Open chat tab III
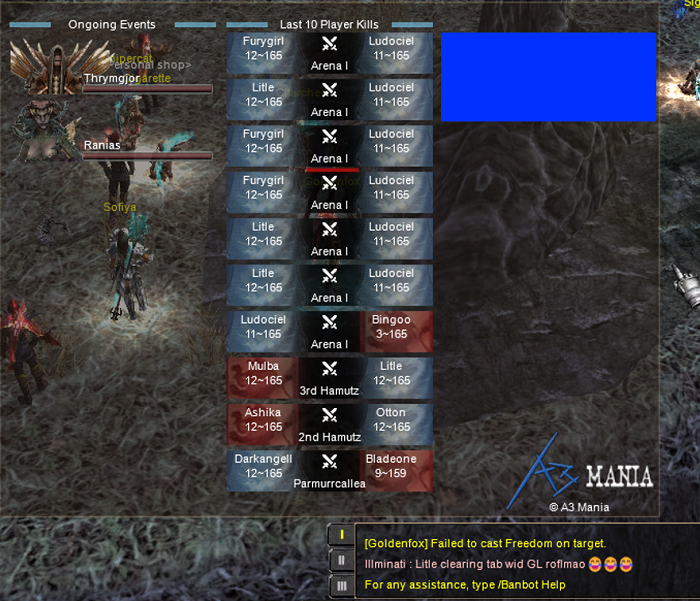This screenshot has width=700, height=601. point(342,585)
